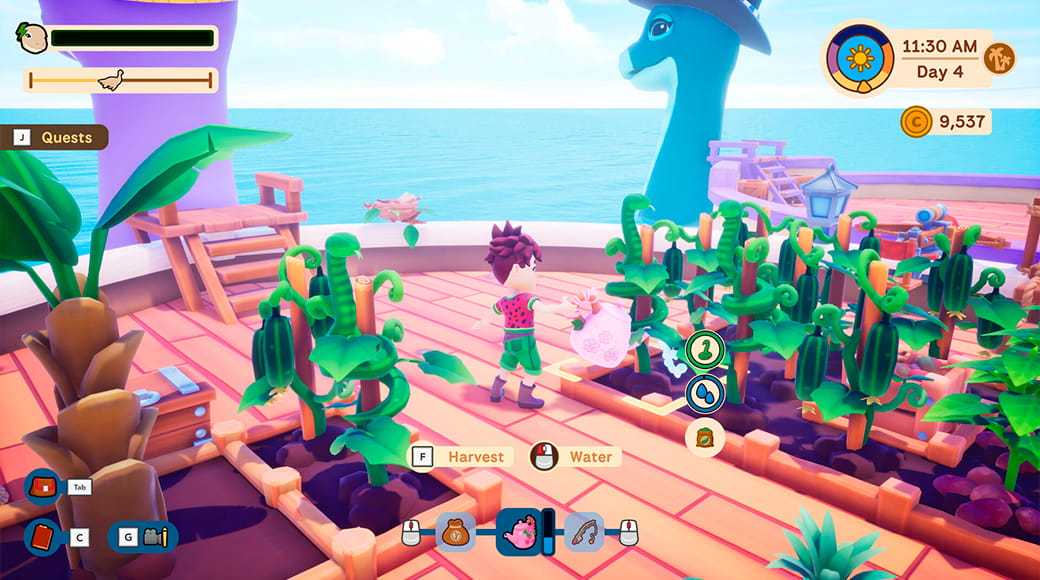The image size is (1040, 580).
Task: Select the pink watering can slot
Action: [x=518, y=532]
